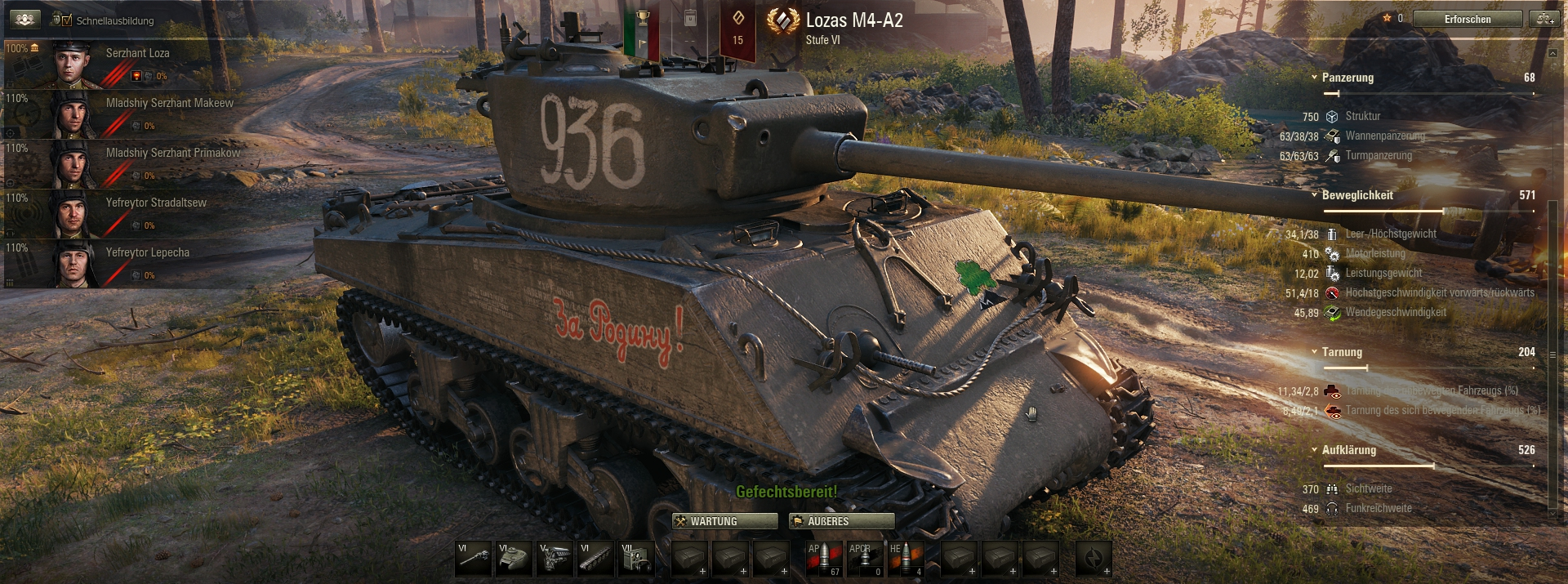This screenshot has width=1568, height=584.
Task: Add the tank to vehicle comparison
Action: point(1545,19)
